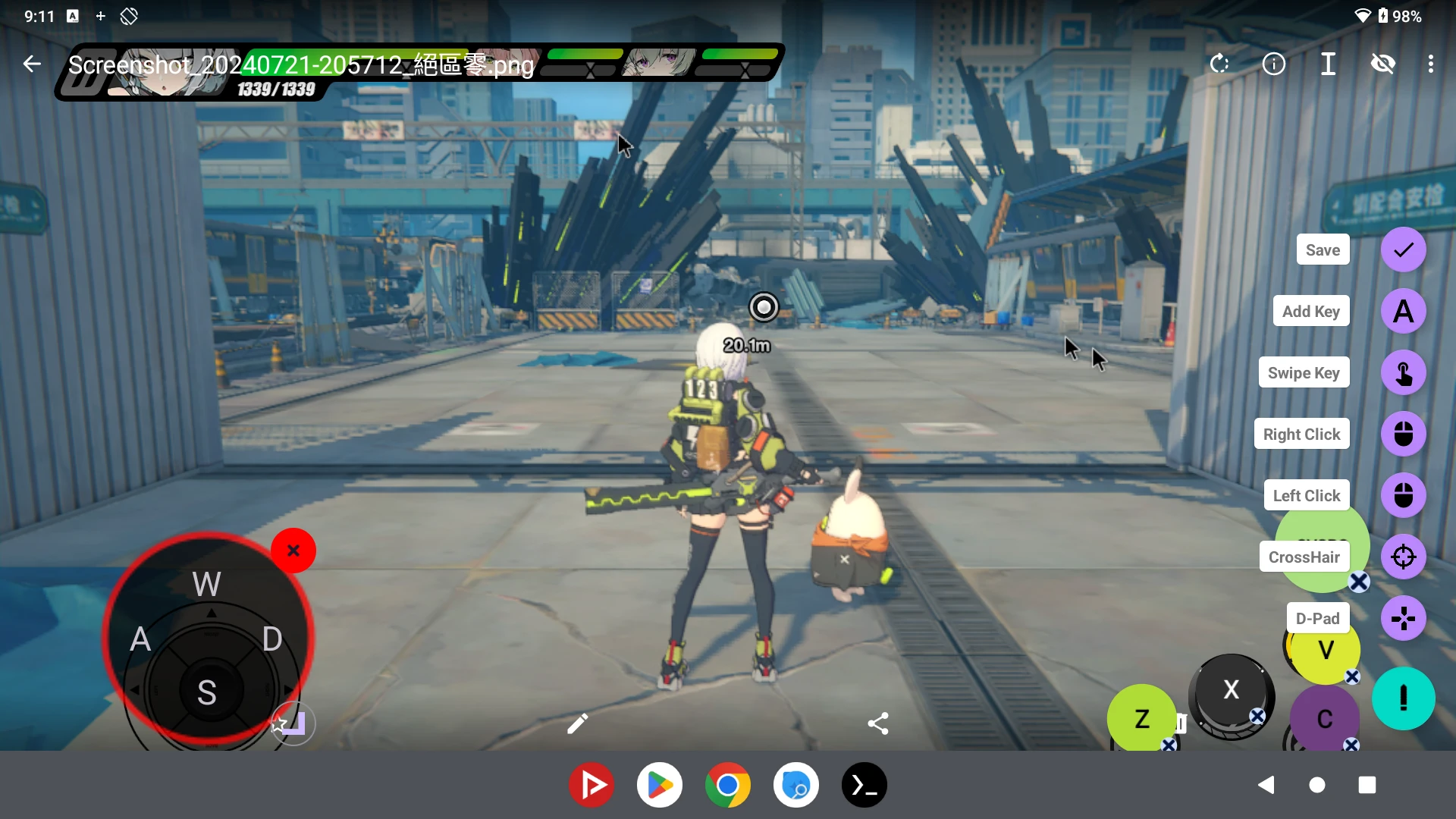Screen dimensions: 1456x819
Task: Go back with the top-left arrow
Action: click(32, 64)
